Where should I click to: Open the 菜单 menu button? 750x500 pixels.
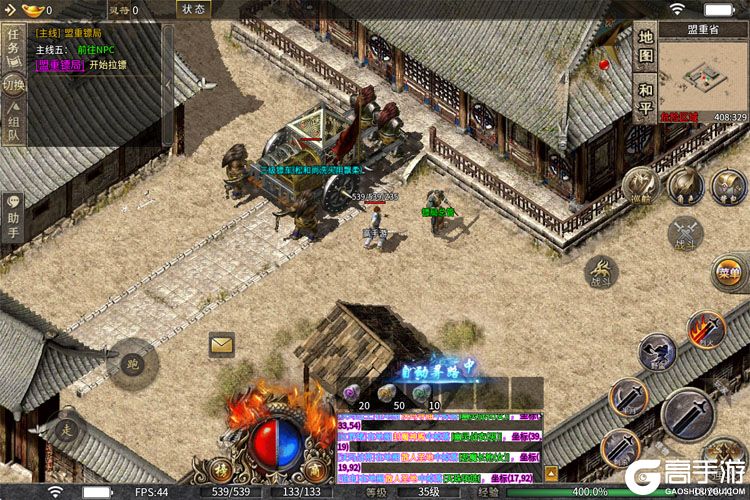(729, 270)
